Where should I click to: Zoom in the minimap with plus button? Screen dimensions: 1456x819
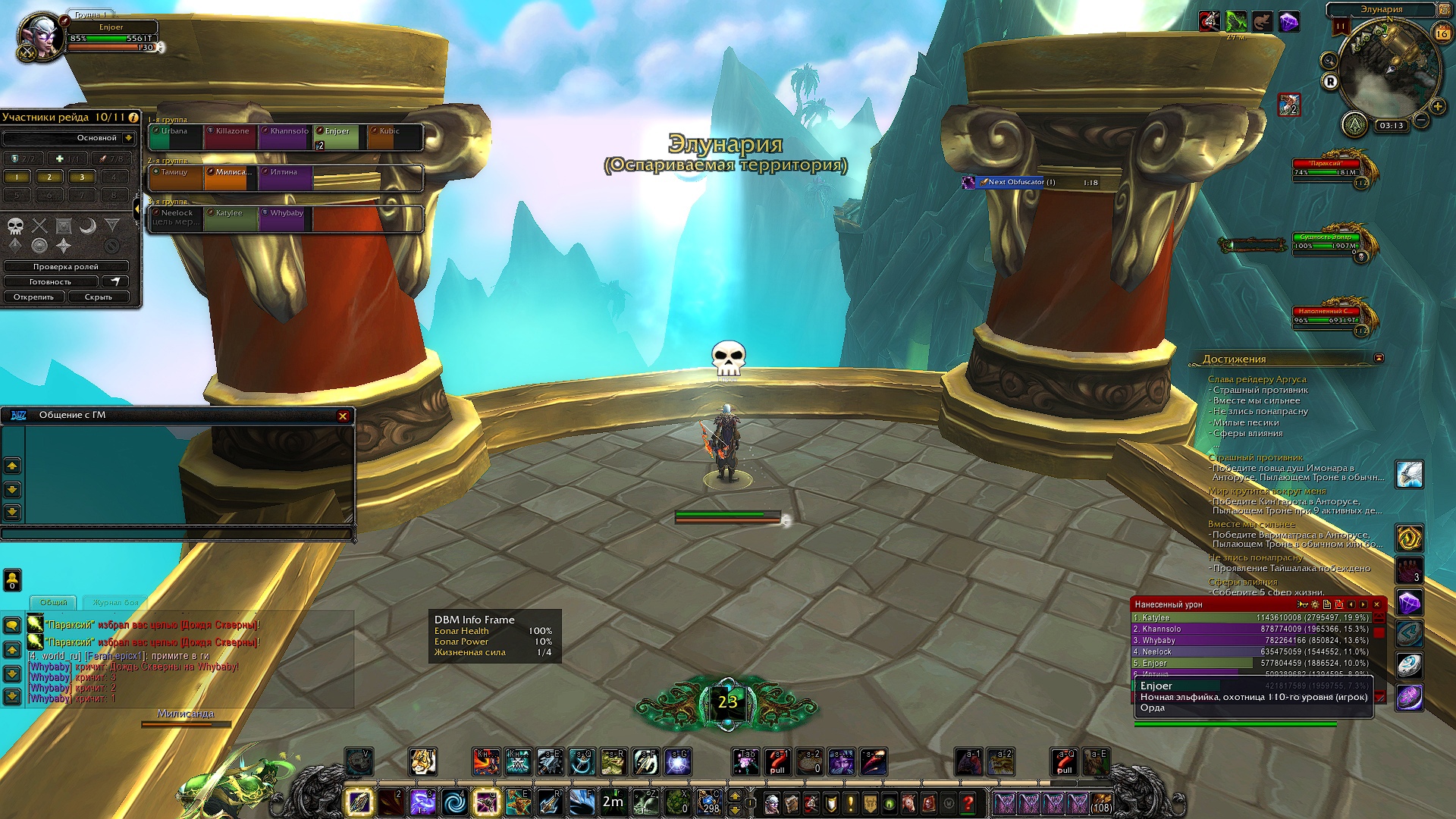pyautogui.click(x=1438, y=106)
